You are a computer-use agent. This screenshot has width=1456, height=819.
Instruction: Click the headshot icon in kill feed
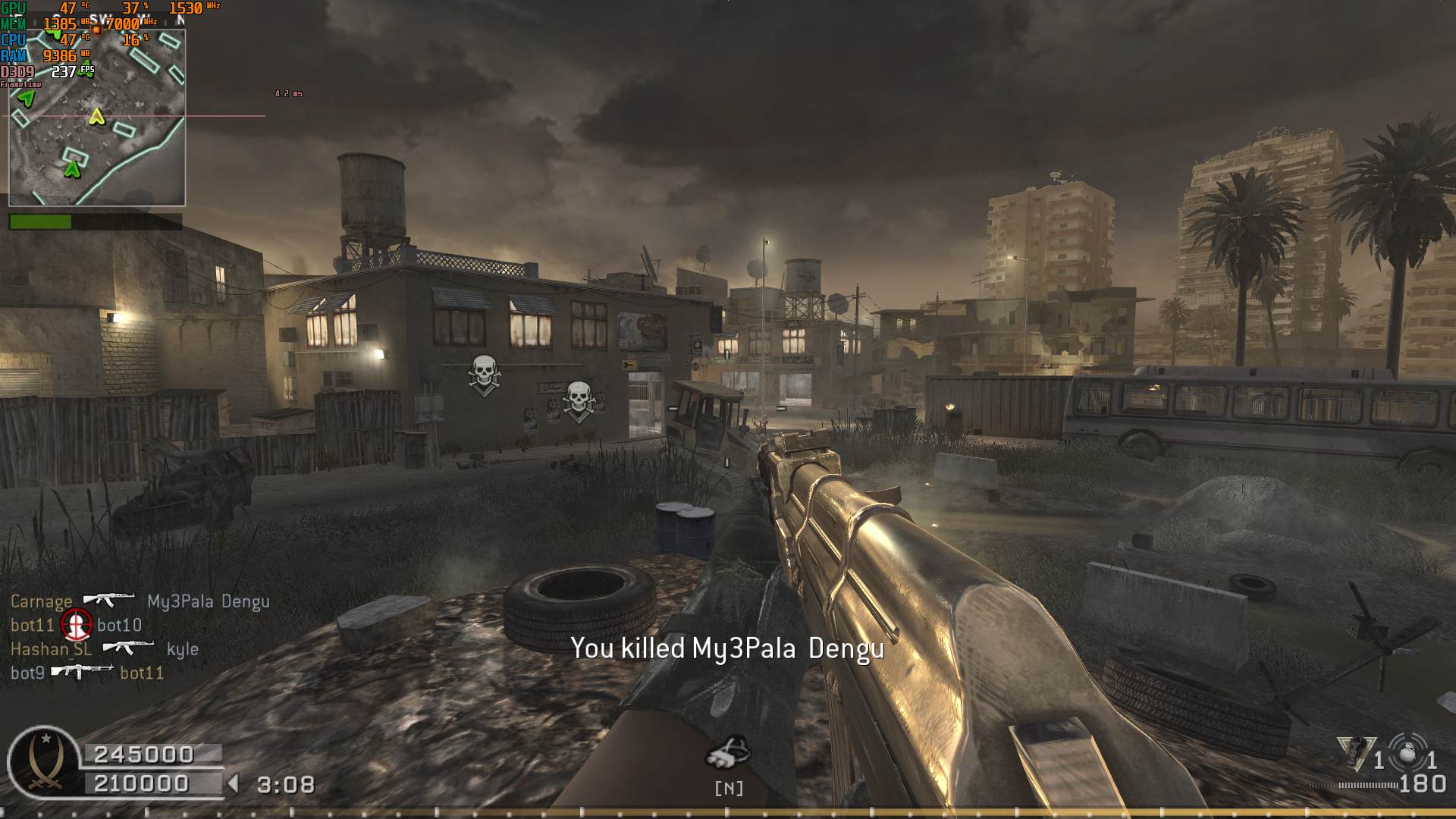tap(76, 625)
